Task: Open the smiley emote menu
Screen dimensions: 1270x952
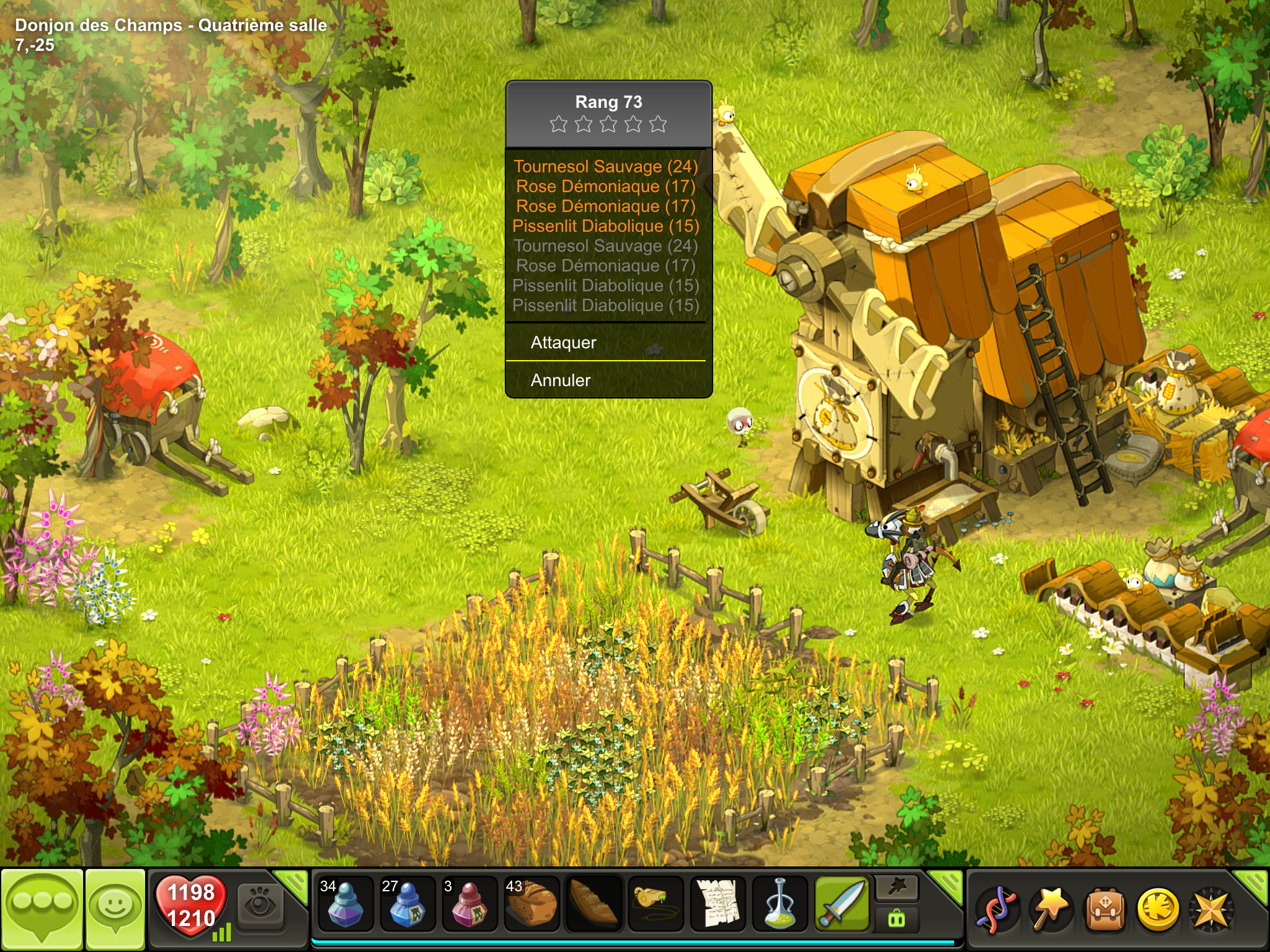Action: tap(115, 909)
